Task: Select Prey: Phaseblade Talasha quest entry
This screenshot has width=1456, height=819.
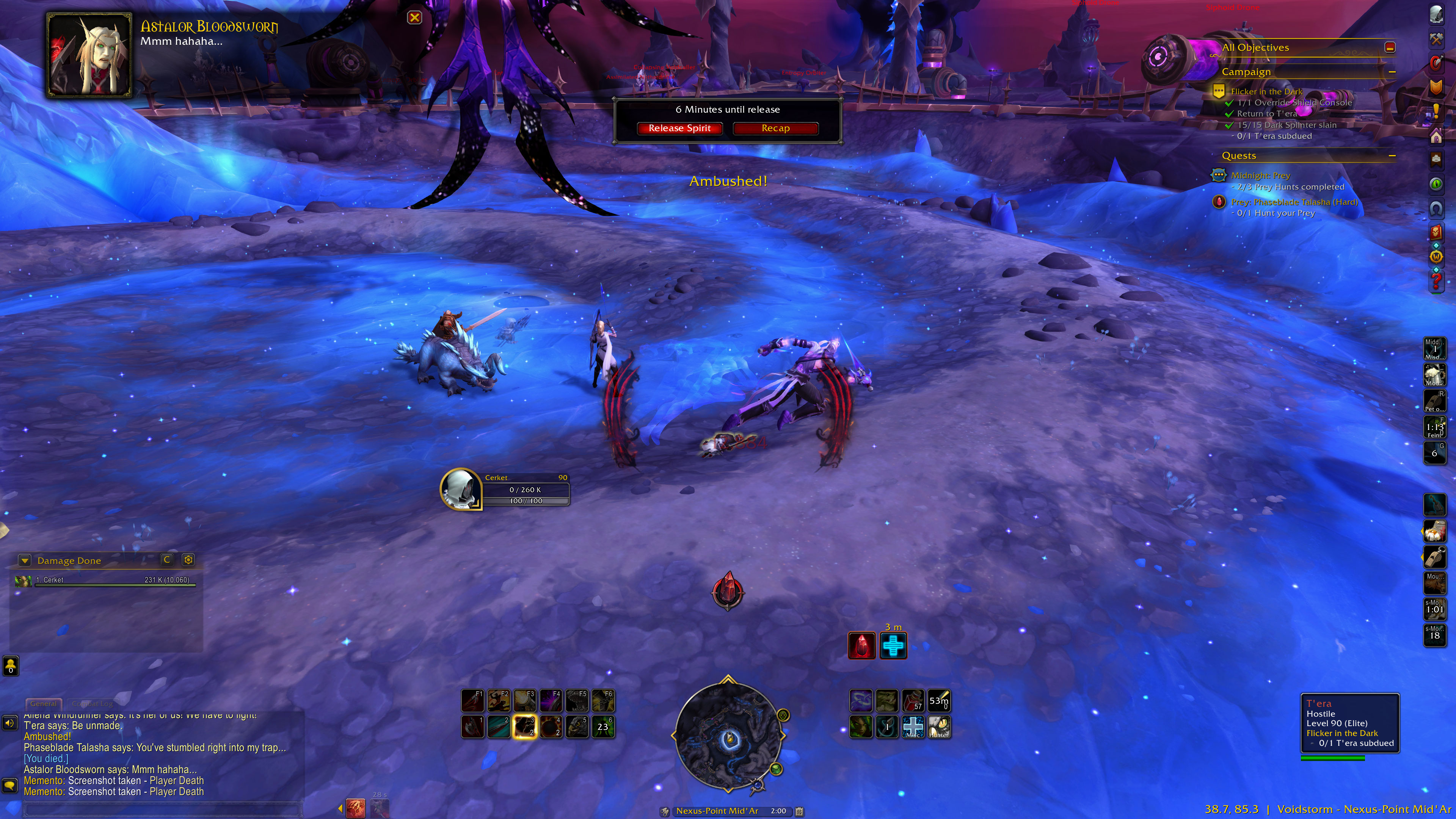Action: (x=1294, y=202)
